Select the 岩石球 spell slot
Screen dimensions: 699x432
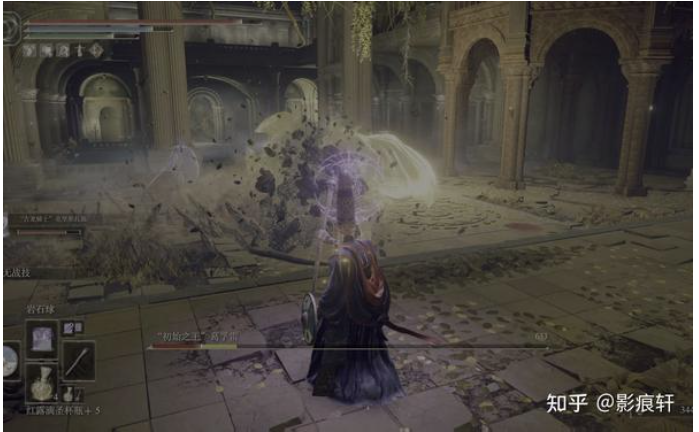tap(43, 338)
